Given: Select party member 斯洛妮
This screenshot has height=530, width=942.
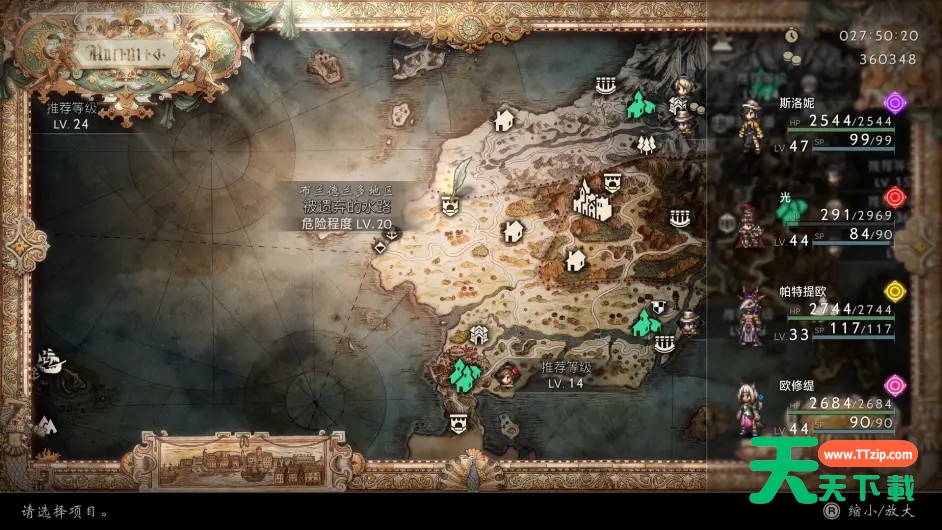Looking at the screenshot, I should click(752, 124).
